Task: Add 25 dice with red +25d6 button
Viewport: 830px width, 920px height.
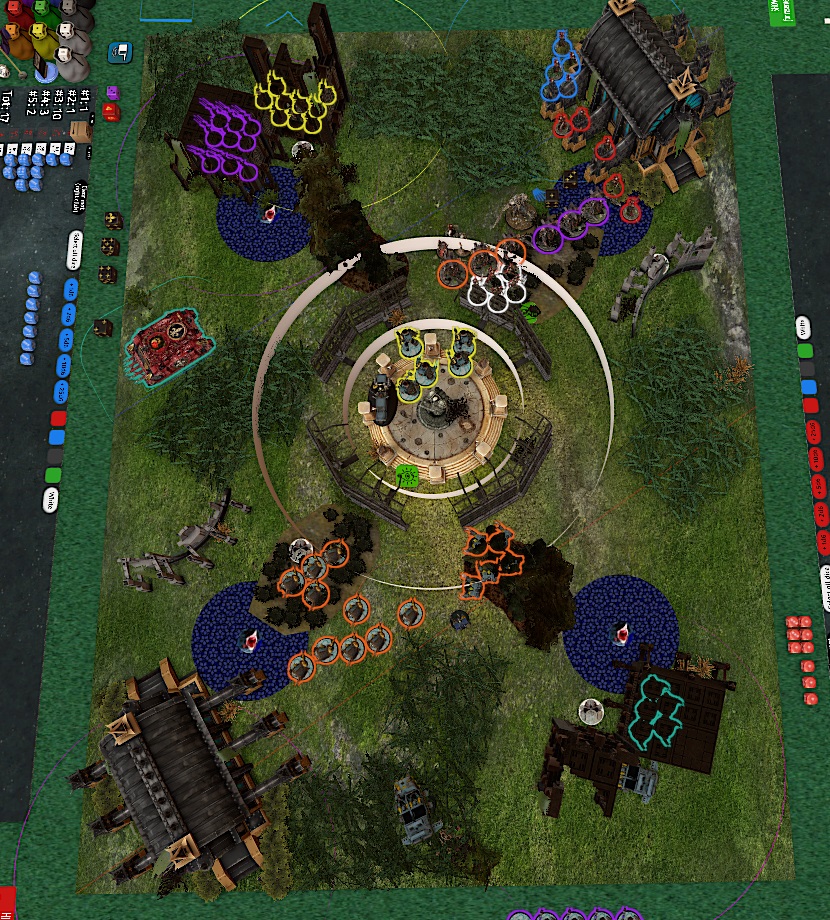Action: click(x=813, y=433)
